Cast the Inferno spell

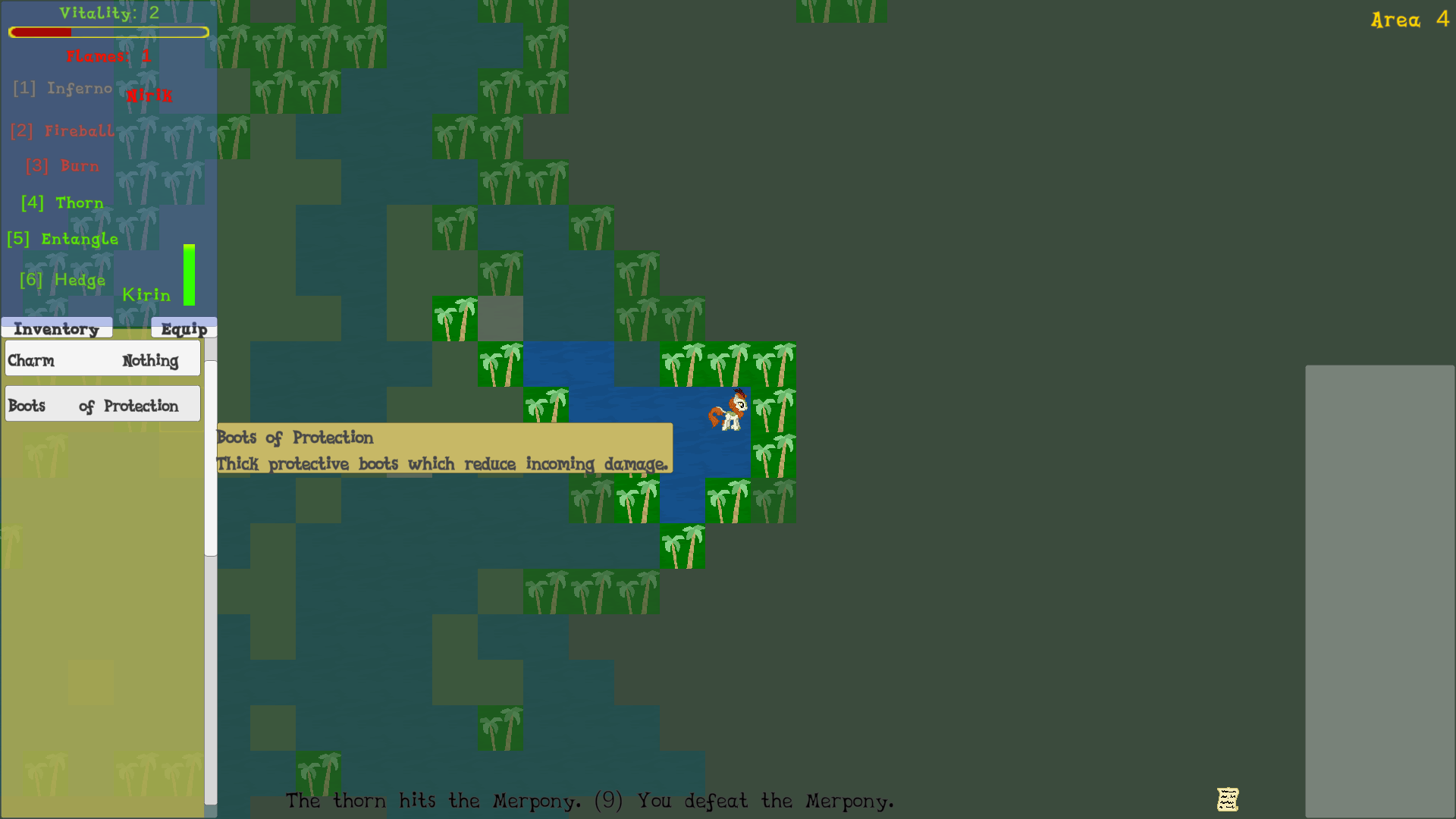[x=63, y=89]
